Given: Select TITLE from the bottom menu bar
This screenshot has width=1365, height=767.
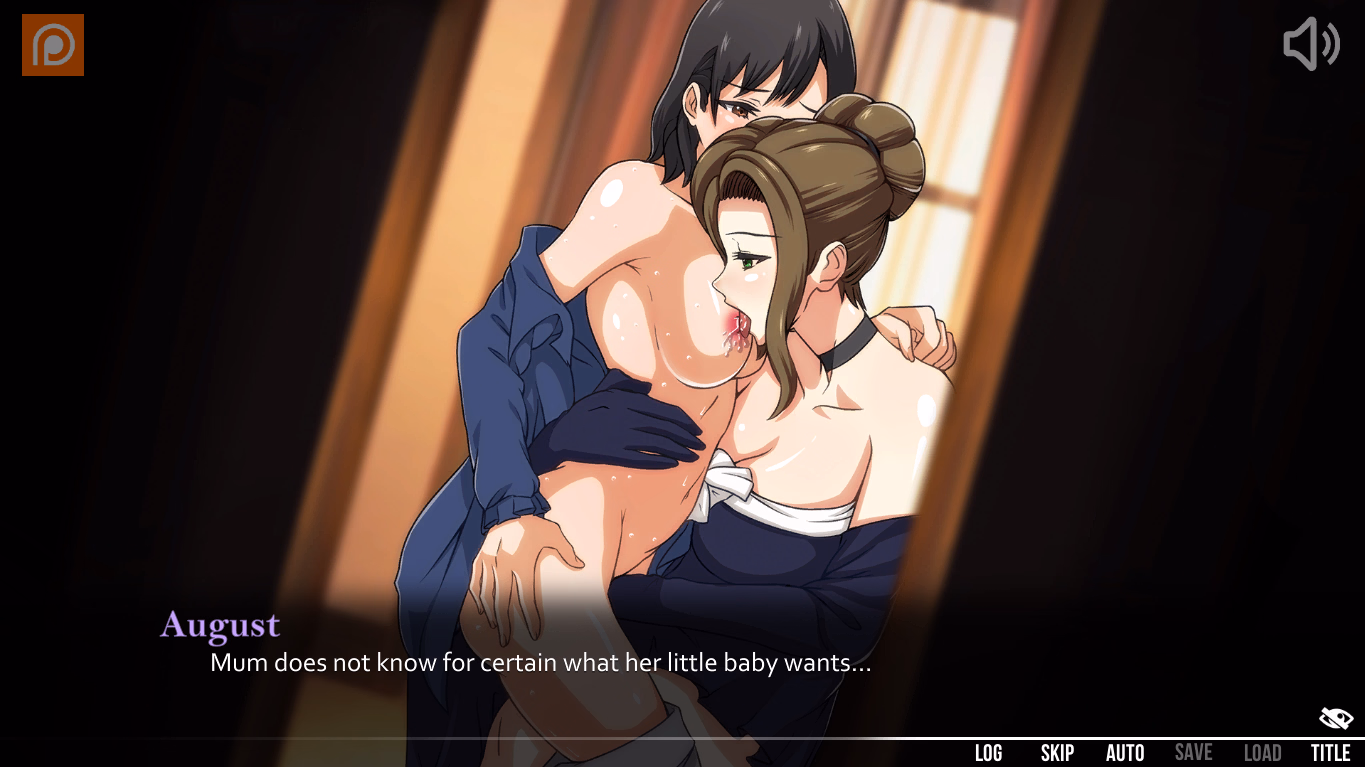Looking at the screenshot, I should pos(1331,752).
